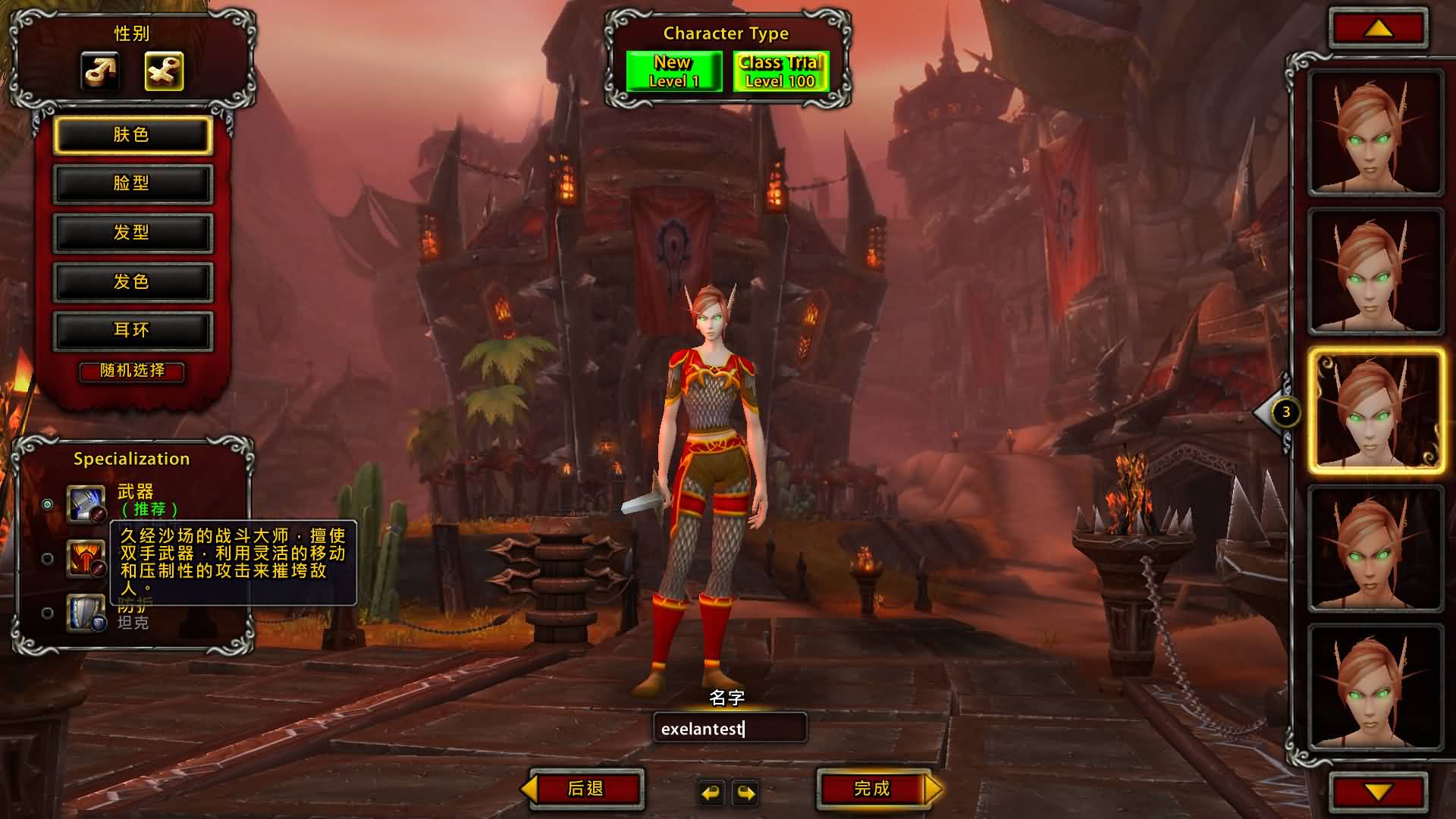
Task: Choose the New Level 1 character type
Action: click(673, 71)
